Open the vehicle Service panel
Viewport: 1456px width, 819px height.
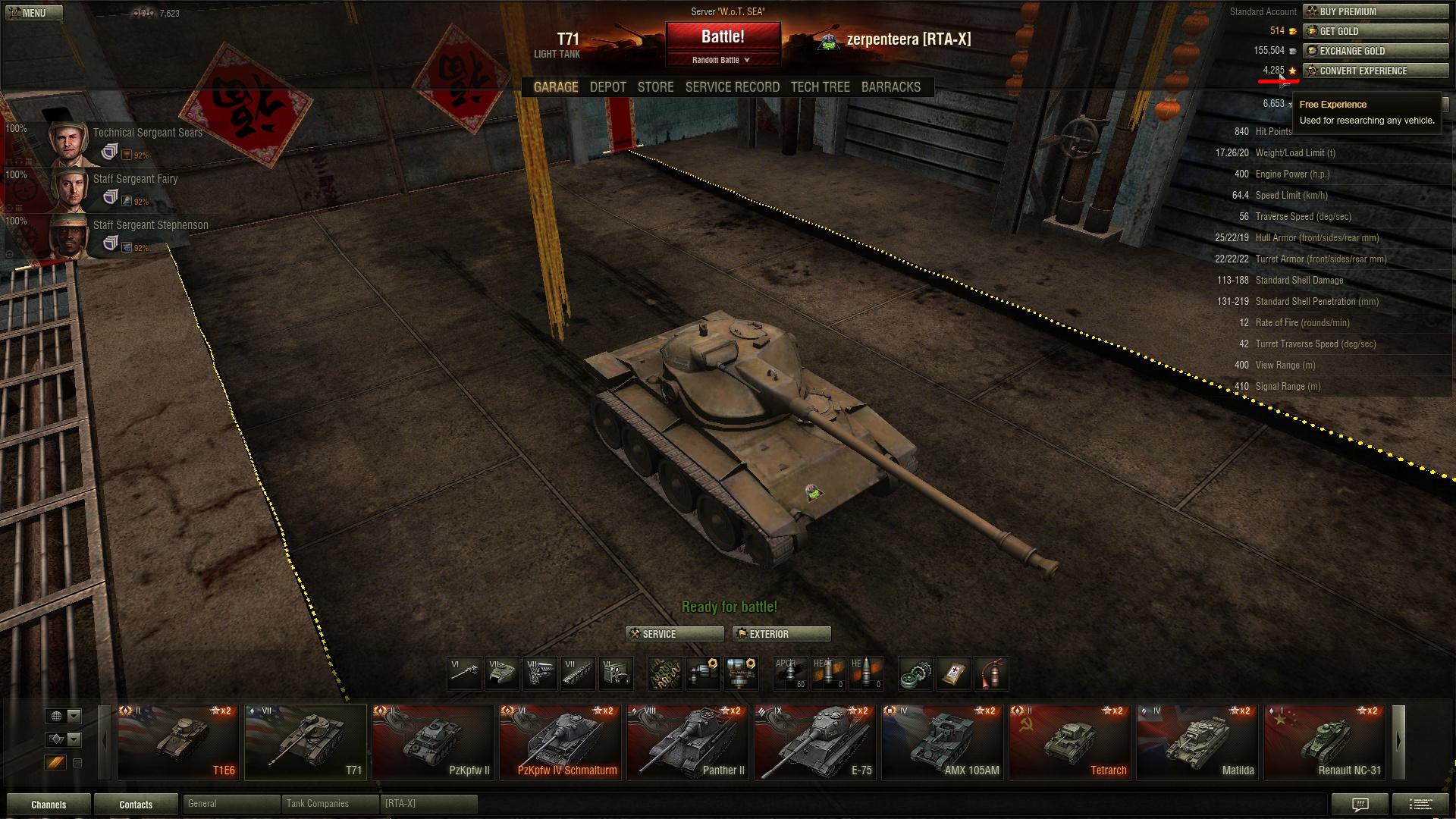click(674, 634)
